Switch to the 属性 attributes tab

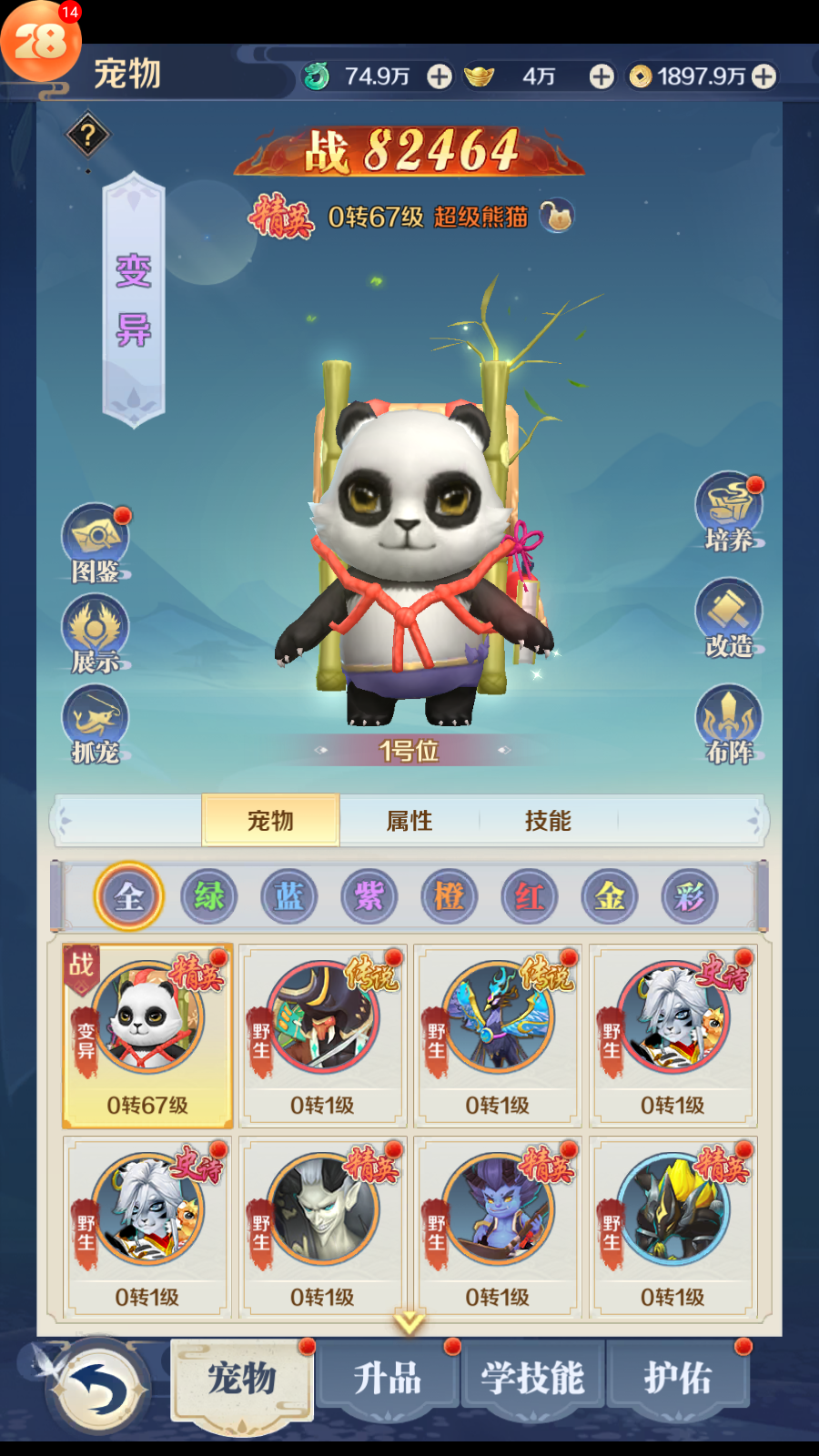point(409,821)
